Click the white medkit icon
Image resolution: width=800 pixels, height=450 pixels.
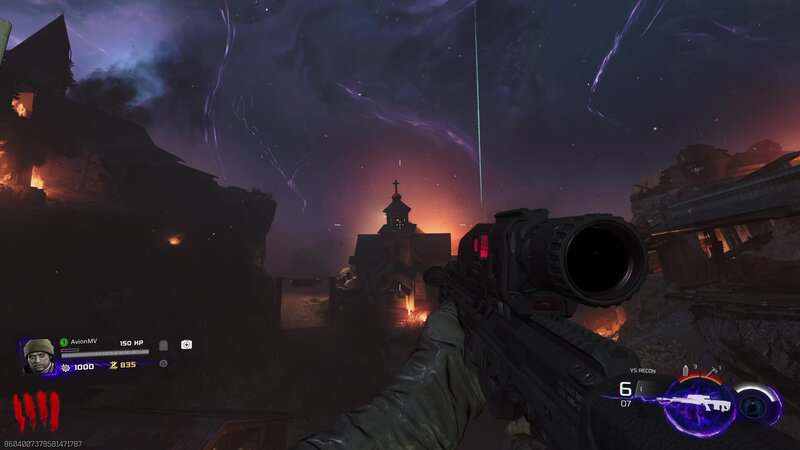pos(186,344)
